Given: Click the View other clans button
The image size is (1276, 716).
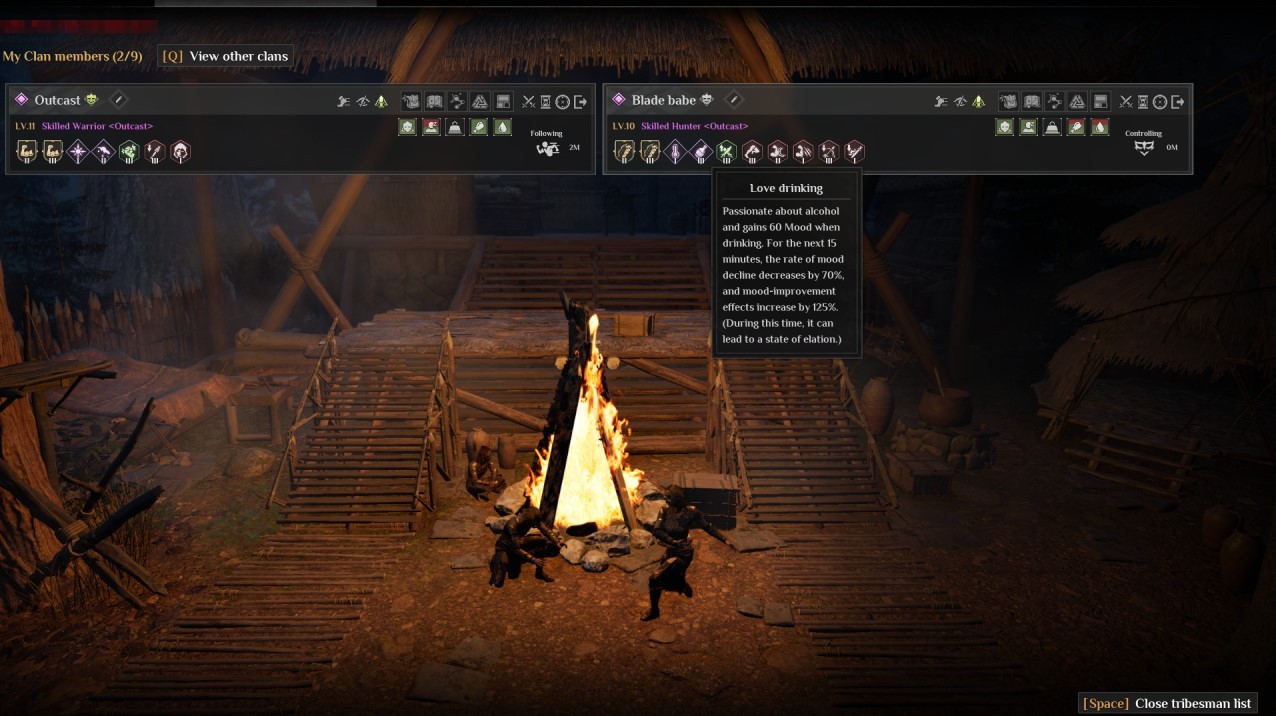Looking at the screenshot, I should [226, 56].
